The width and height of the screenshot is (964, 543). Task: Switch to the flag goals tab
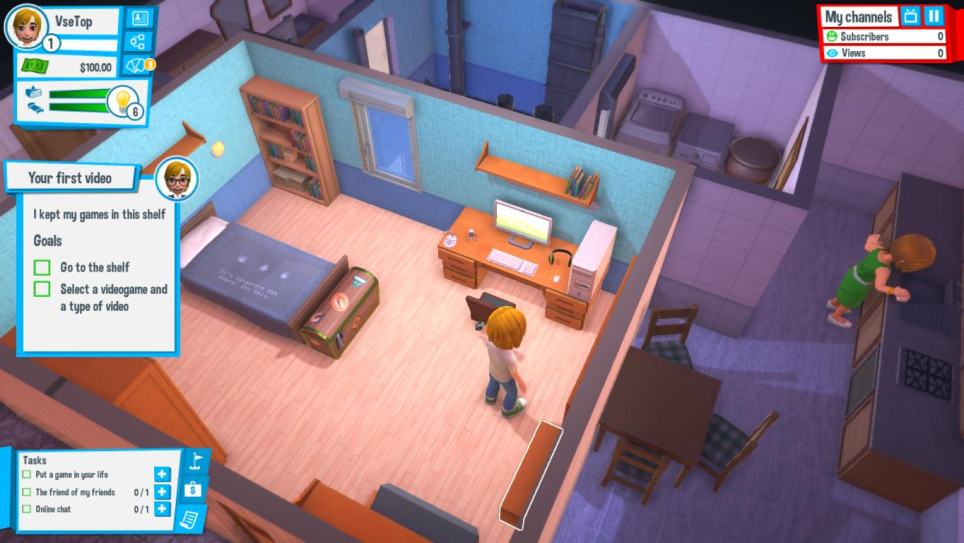[195, 465]
